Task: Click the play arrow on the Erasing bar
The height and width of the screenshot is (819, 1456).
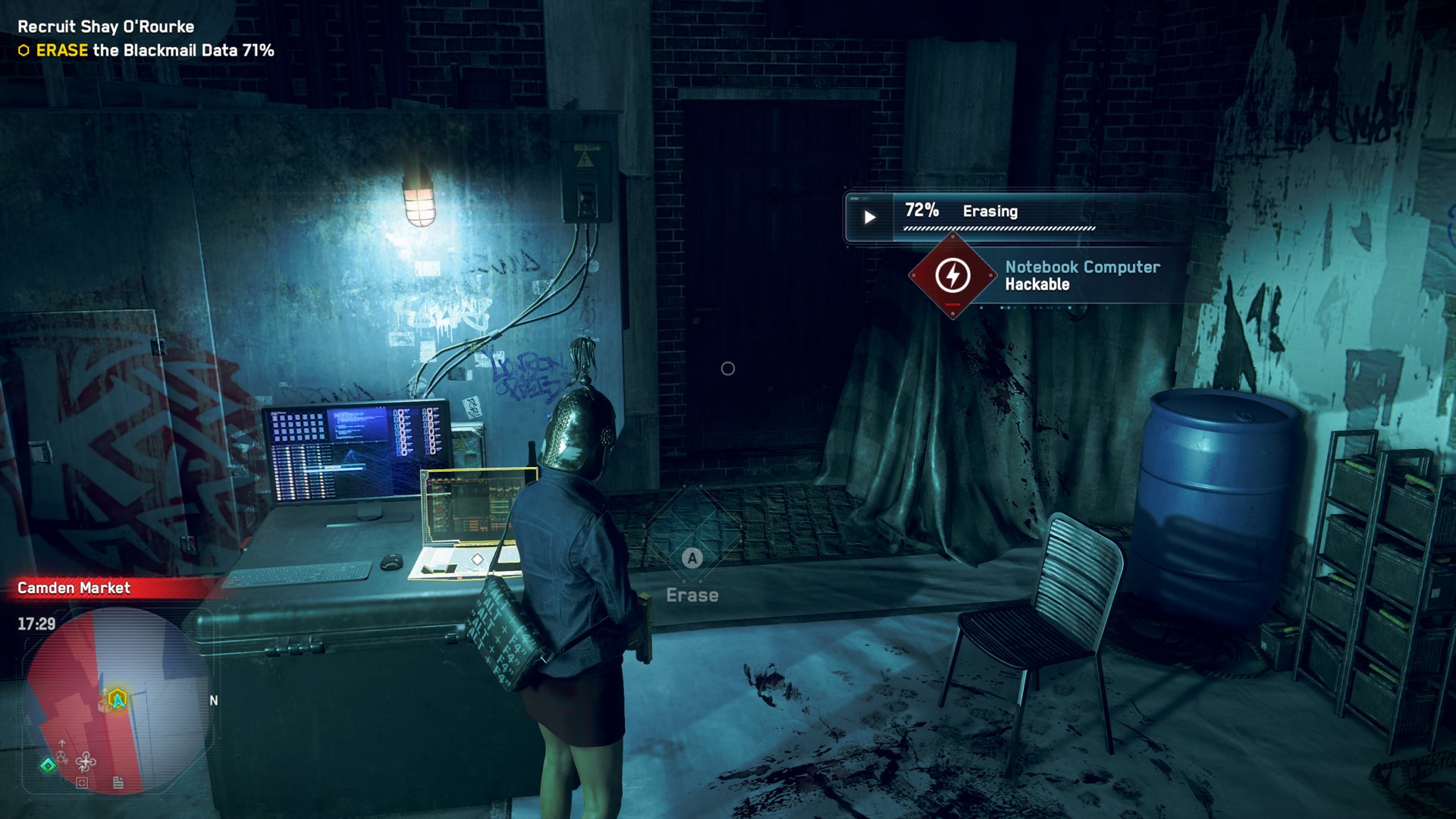Action: [870, 218]
